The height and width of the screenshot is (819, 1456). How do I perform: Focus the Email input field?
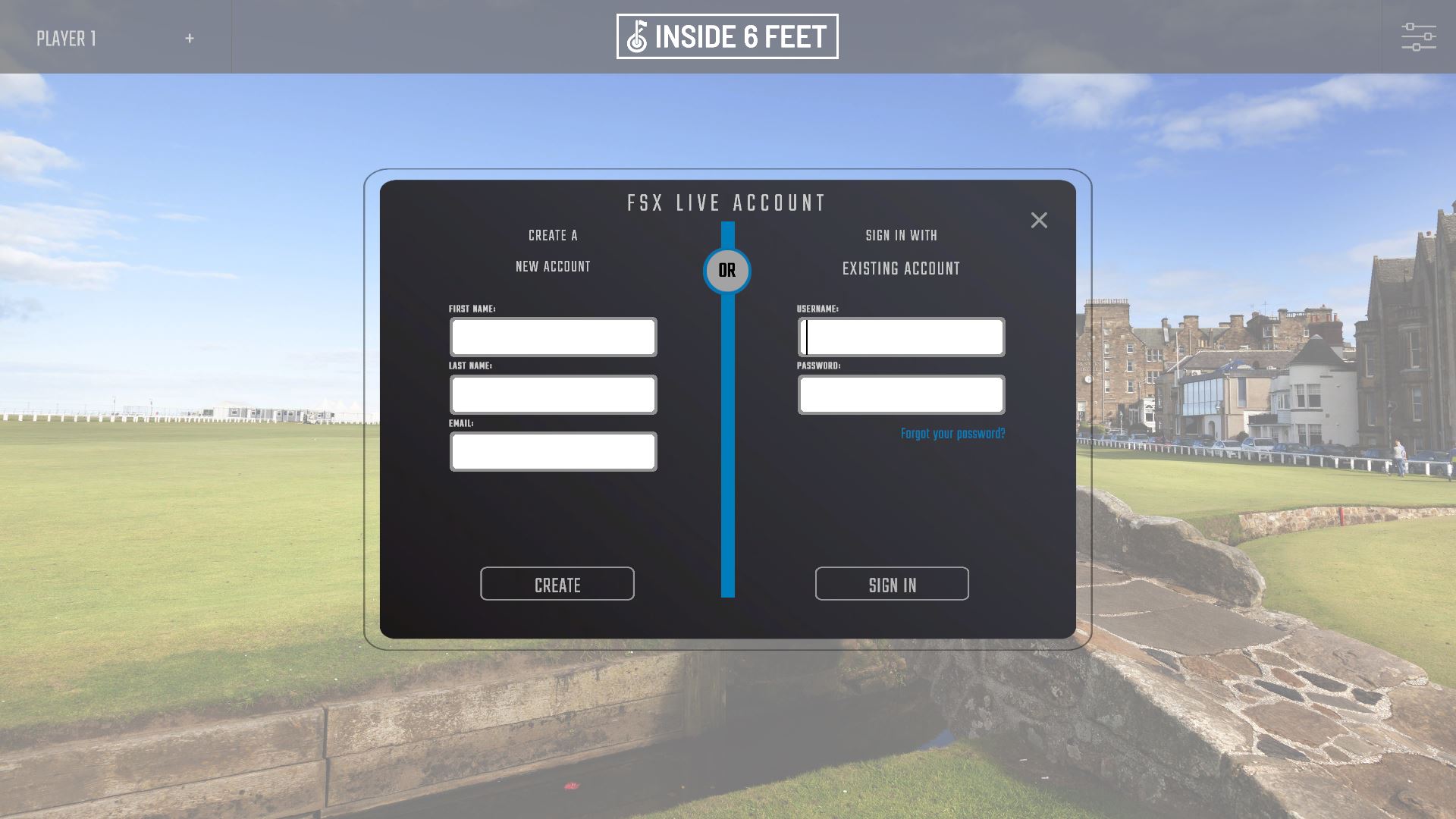point(553,452)
